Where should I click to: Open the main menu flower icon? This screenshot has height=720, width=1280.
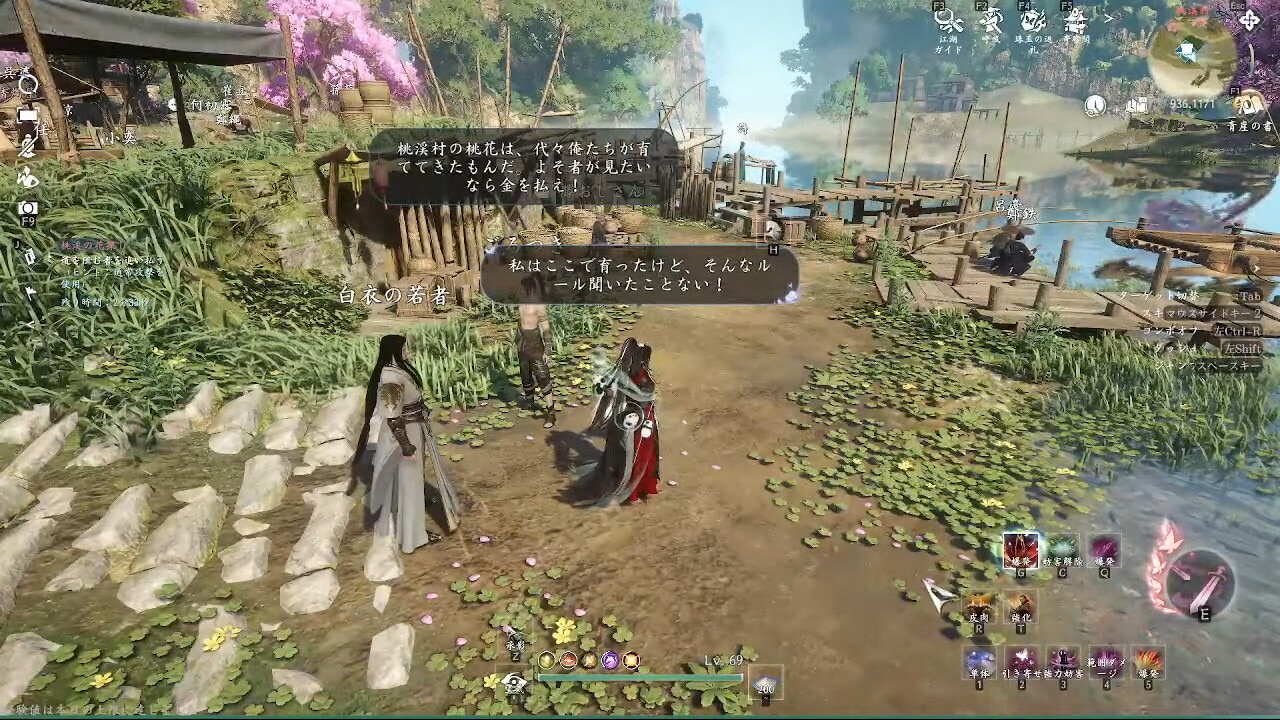point(1249,19)
